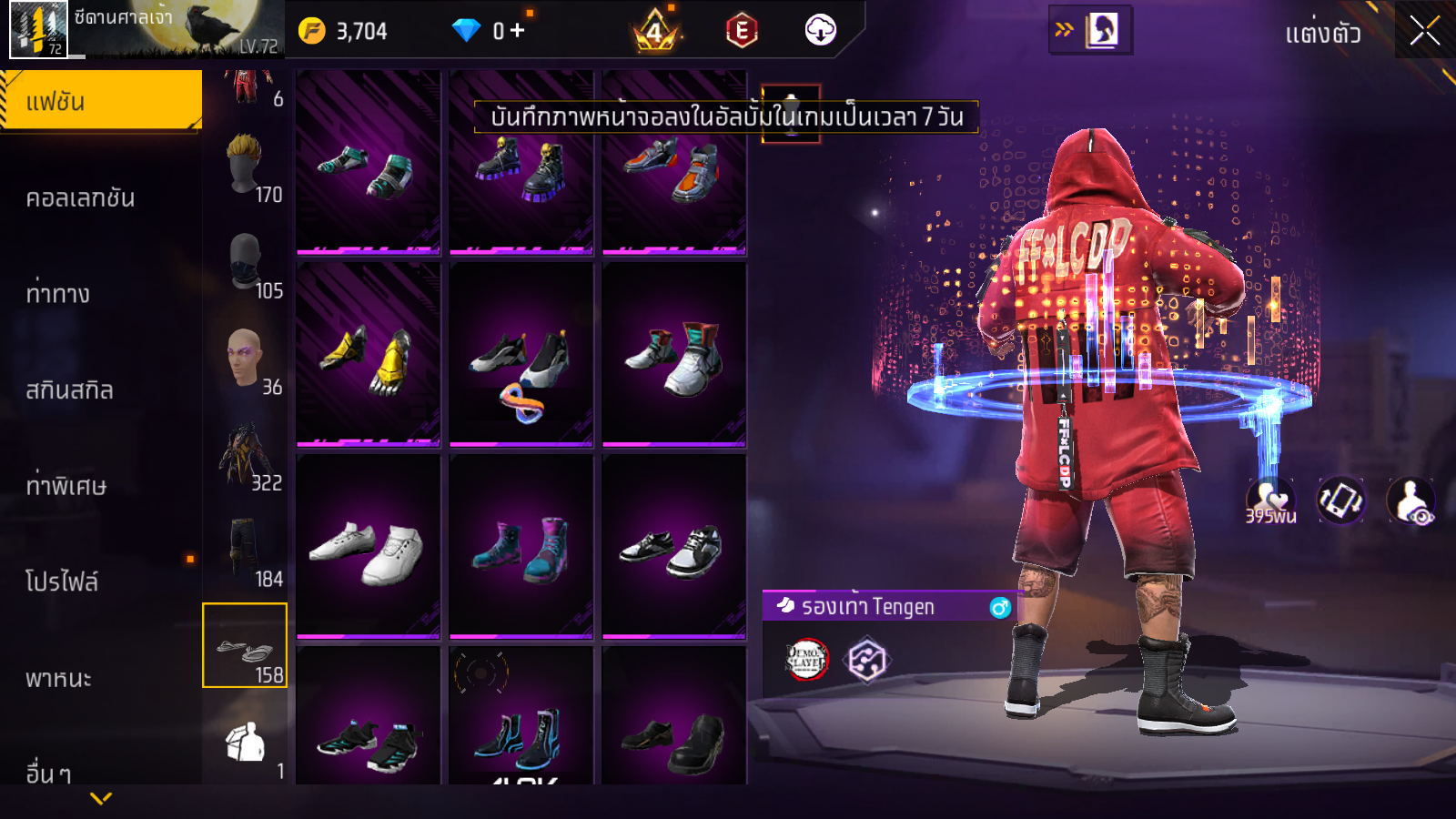Screen dimensions: 1456x819
Task: Open the พาหนะ category
Action: 59,678
